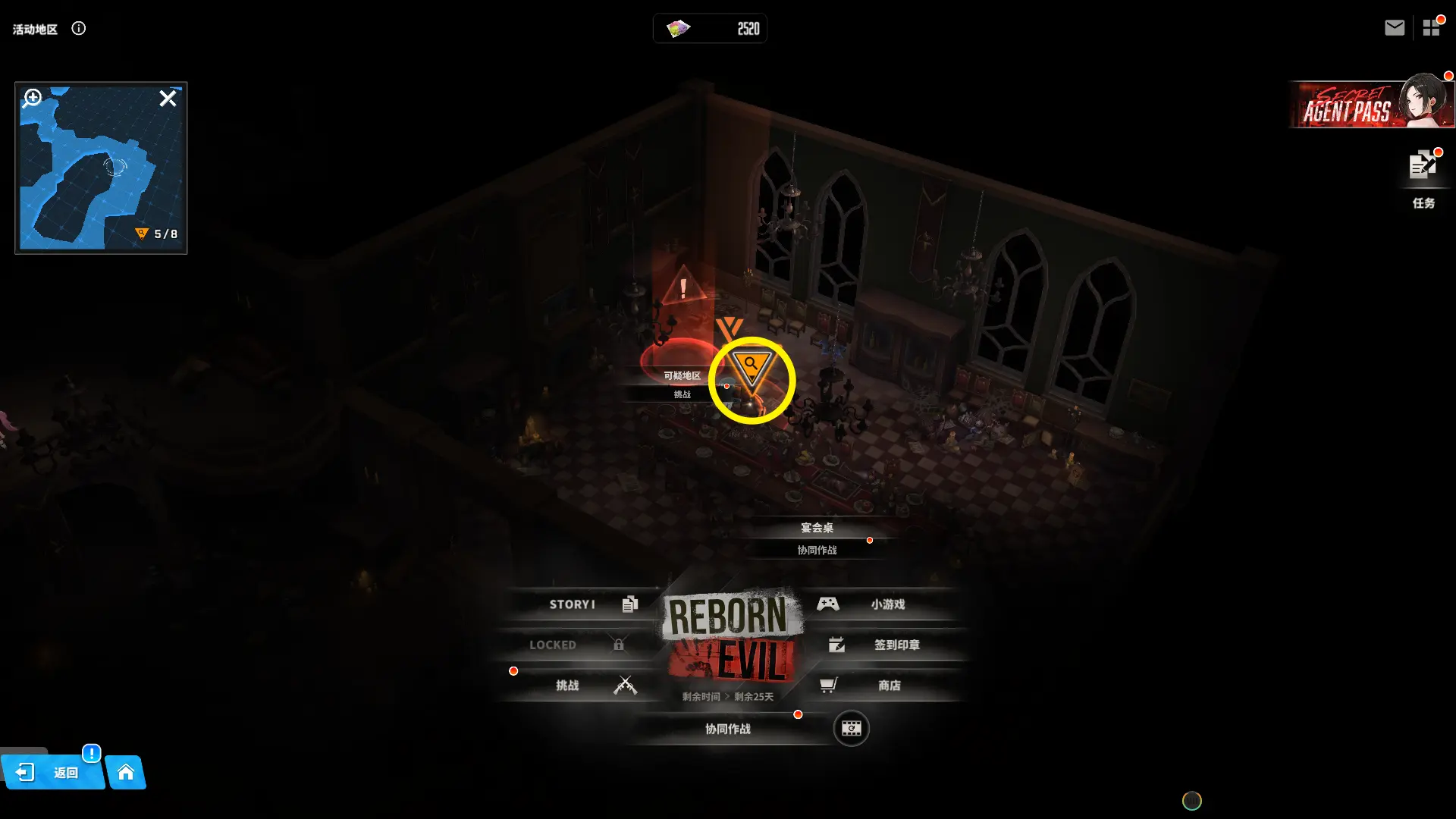Image resolution: width=1456 pixels, height=819 pixels.
Task: Go to the home screen
Action: click(126, 773)
